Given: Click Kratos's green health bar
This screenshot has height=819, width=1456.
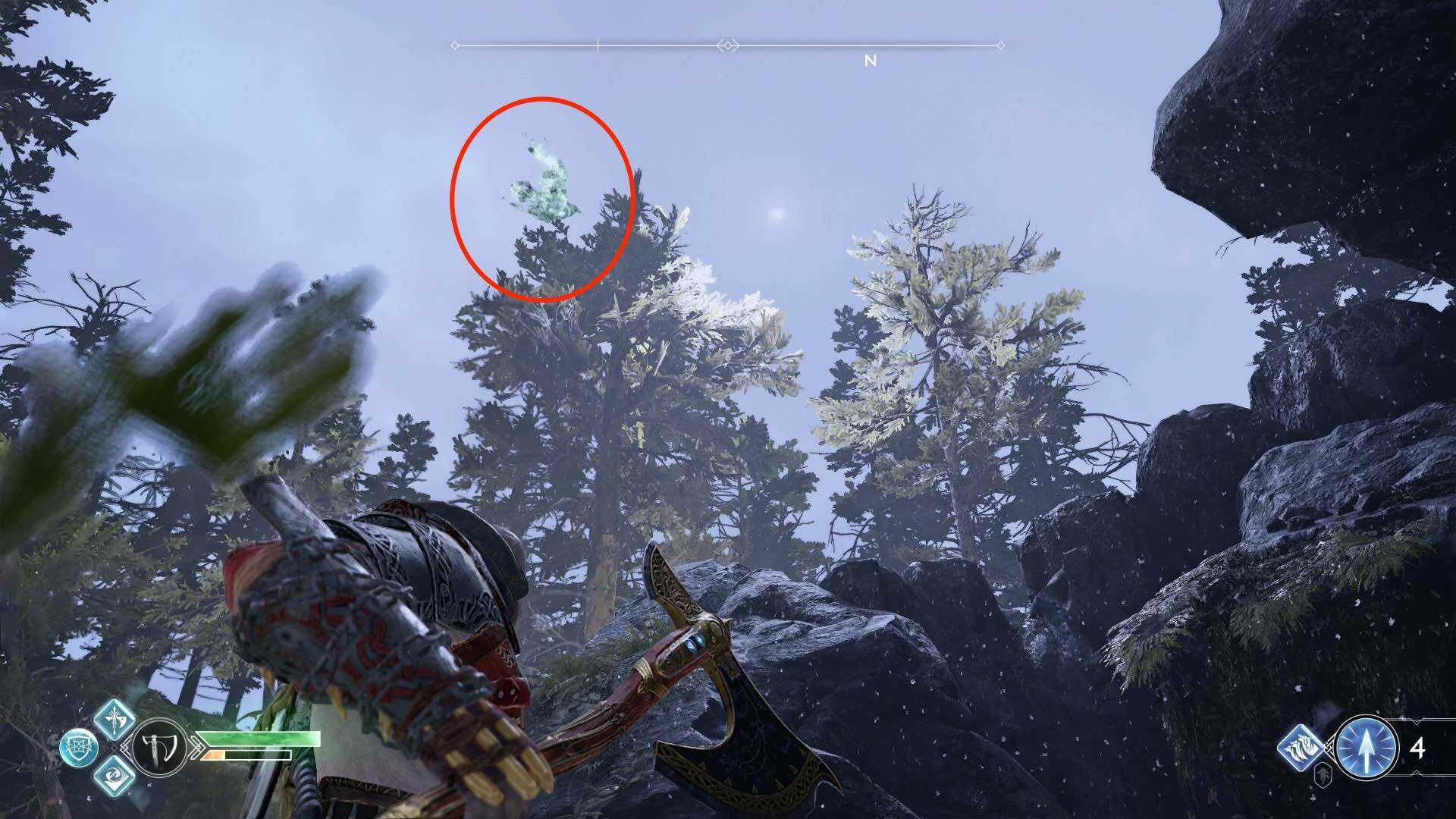Looking at the screenshot, I should click(259, 739).
